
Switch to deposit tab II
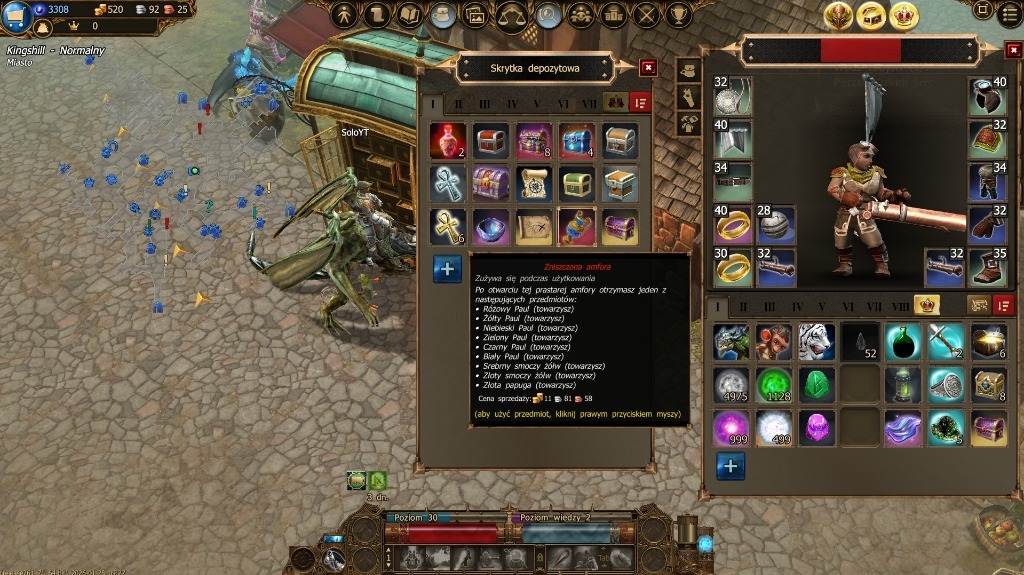(459, 103)
